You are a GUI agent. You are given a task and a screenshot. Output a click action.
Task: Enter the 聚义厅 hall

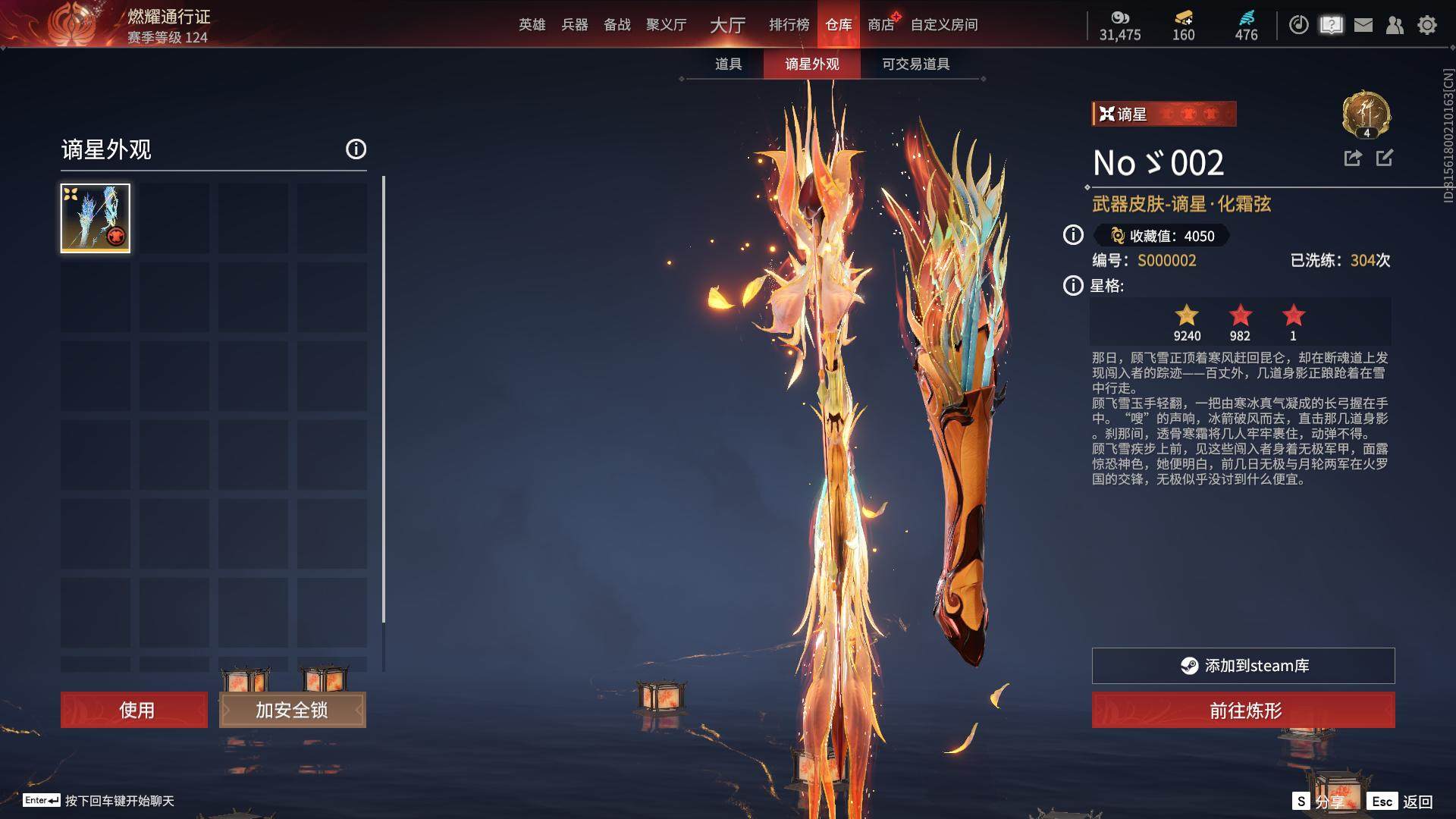pyautogui.click(x=666, y=25)
